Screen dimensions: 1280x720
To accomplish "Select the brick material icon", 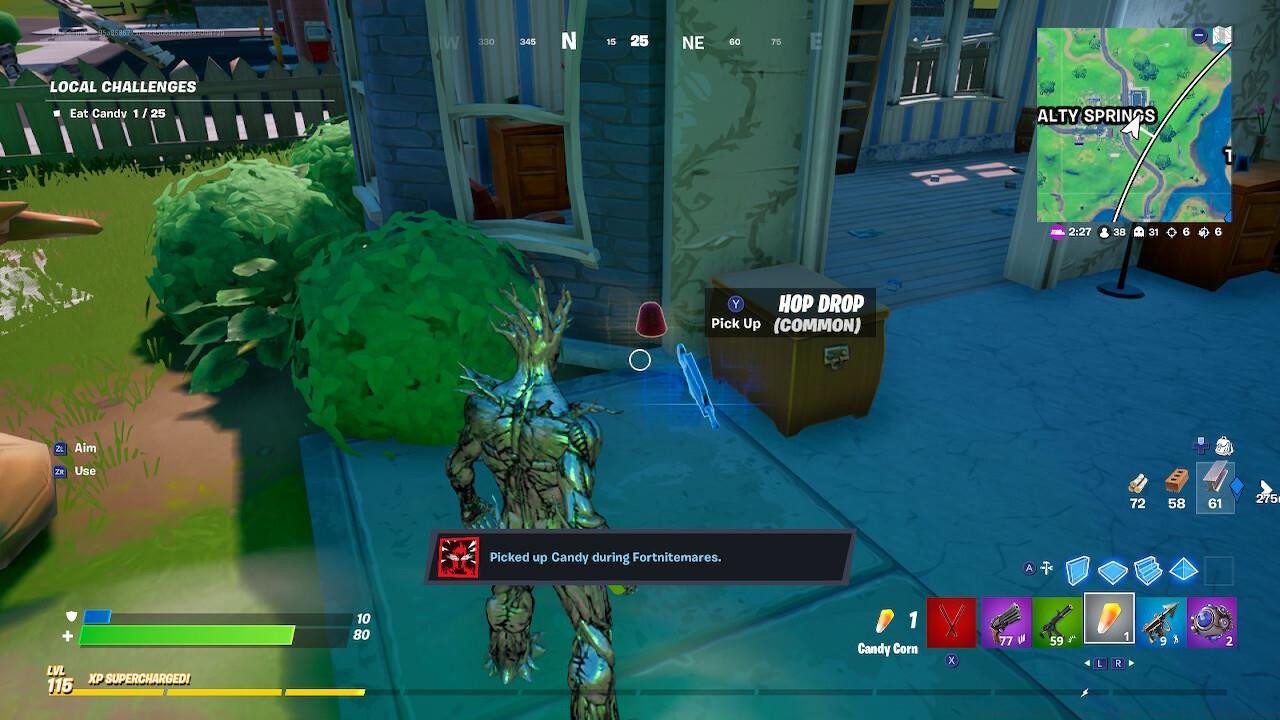I will tap(1176, 480).
